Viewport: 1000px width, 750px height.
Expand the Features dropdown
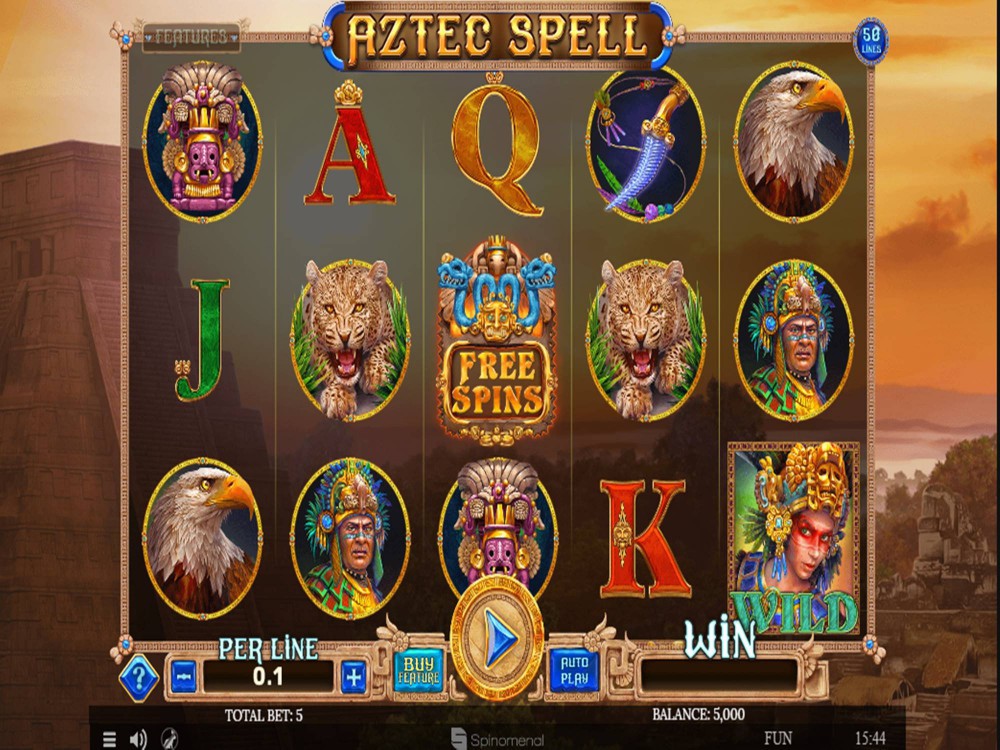pos(191,38)
